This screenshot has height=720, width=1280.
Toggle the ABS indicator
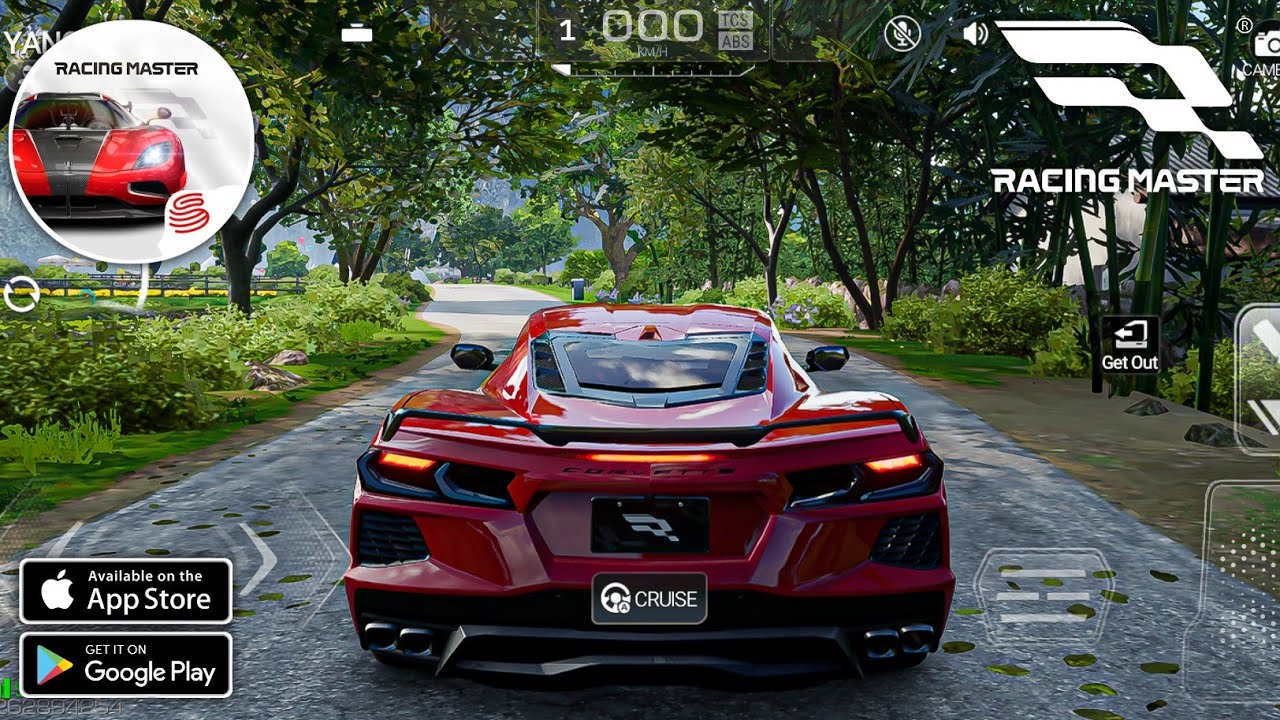(735, 41)
